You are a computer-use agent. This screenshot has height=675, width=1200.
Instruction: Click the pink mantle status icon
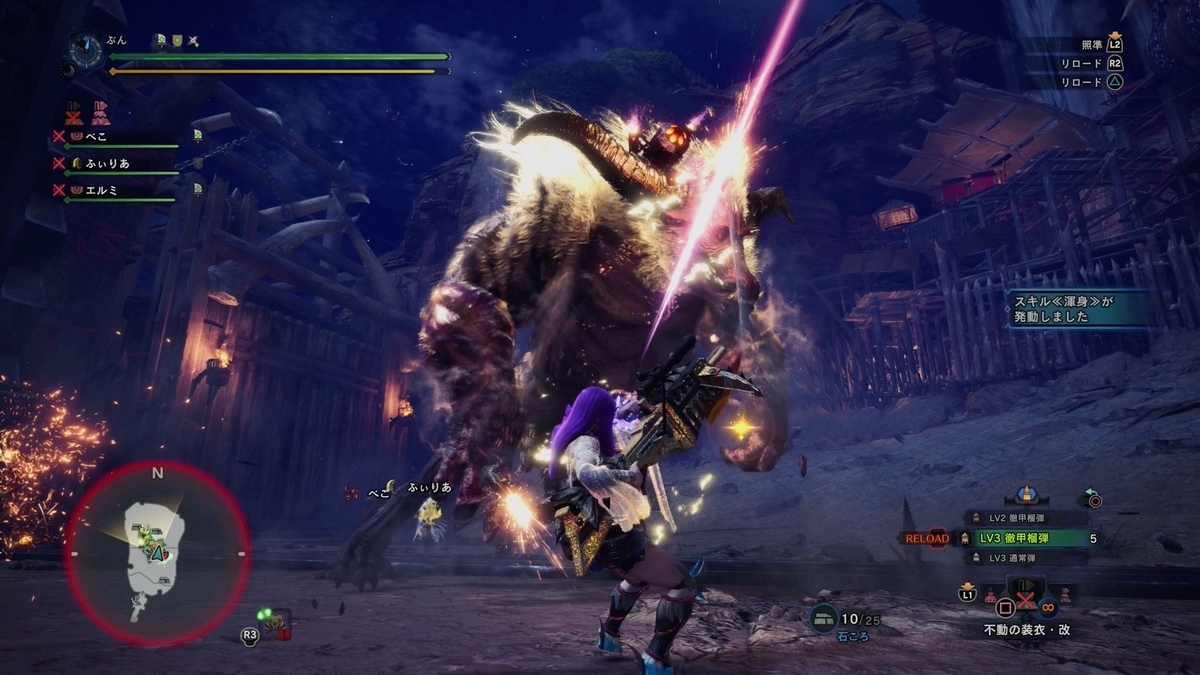click(100, 112)
